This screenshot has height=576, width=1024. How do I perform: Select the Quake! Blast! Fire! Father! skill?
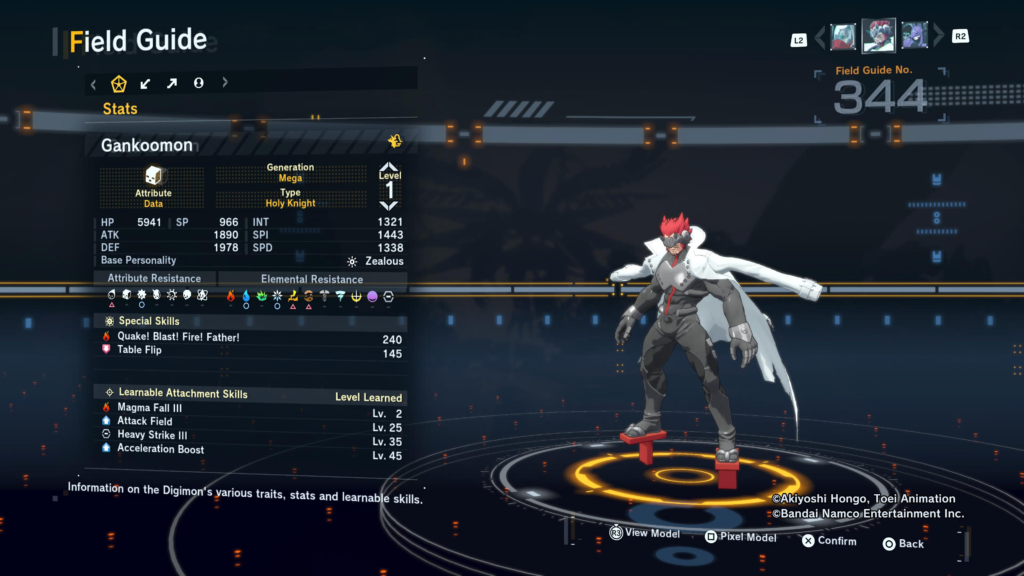[x=178, y=337]
